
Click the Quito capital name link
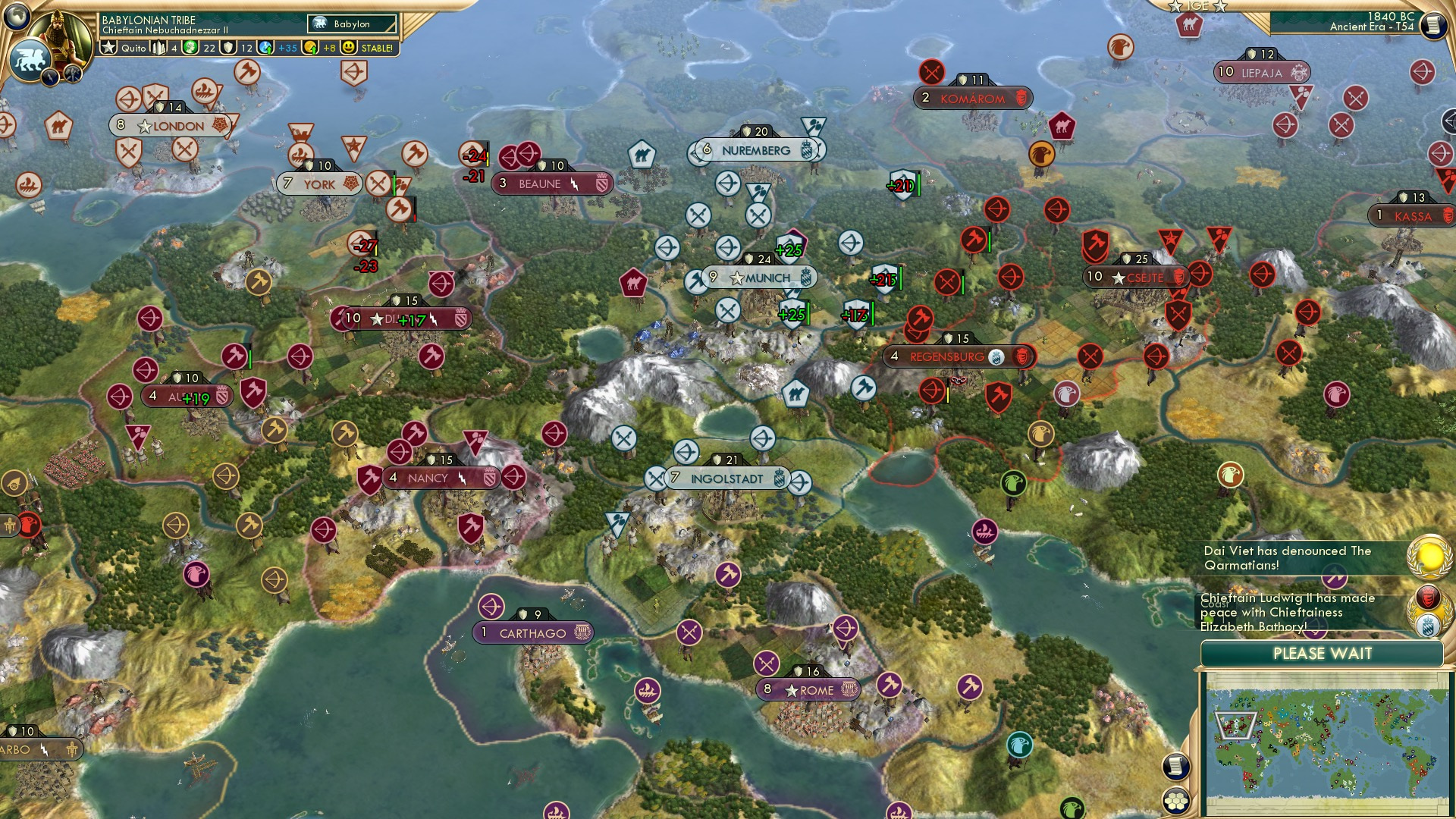pyautogui.click(x=133, y=48)
